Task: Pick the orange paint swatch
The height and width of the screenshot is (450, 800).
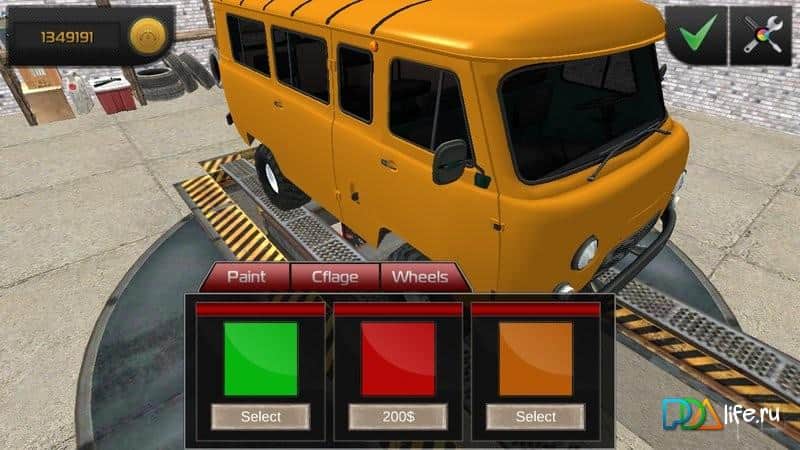Action: point(536,358)
